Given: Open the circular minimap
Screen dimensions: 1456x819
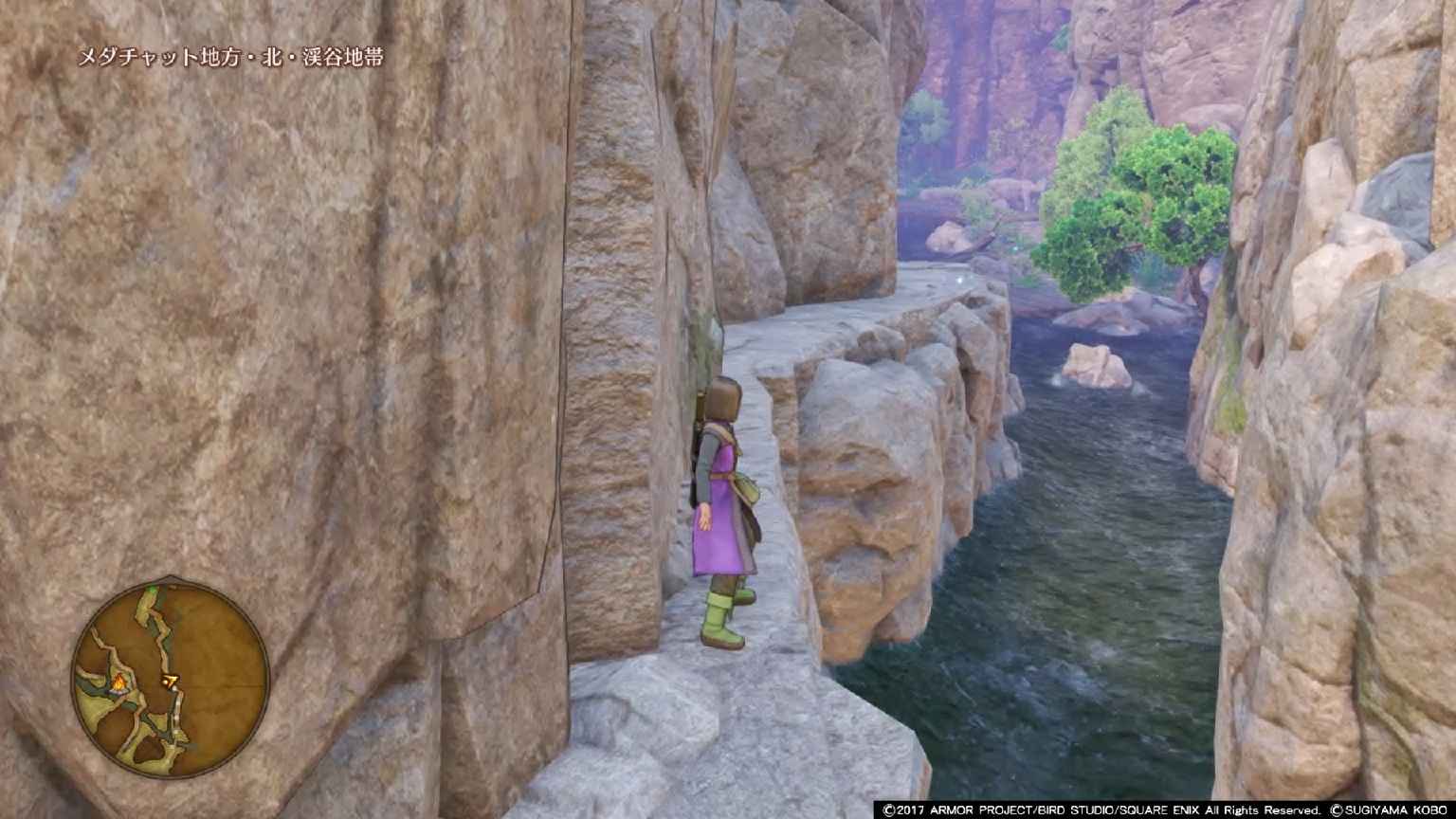Looking at the screenshot, I should [x=171, y=679].
